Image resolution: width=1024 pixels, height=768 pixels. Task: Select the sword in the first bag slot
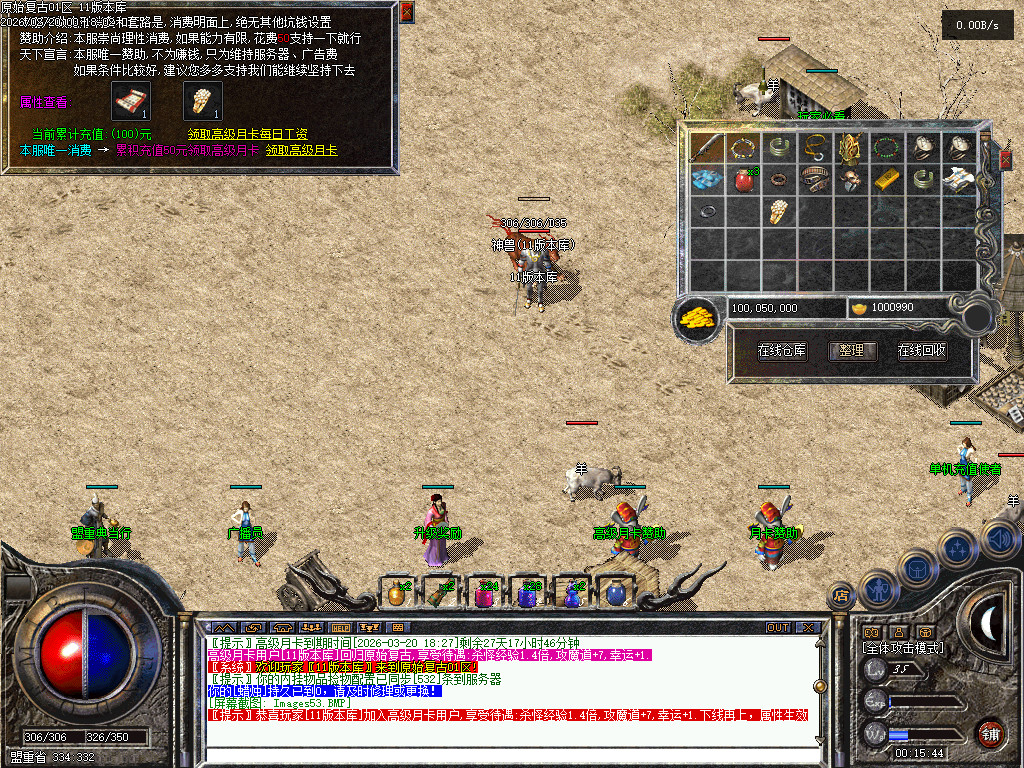pos(707,148)
